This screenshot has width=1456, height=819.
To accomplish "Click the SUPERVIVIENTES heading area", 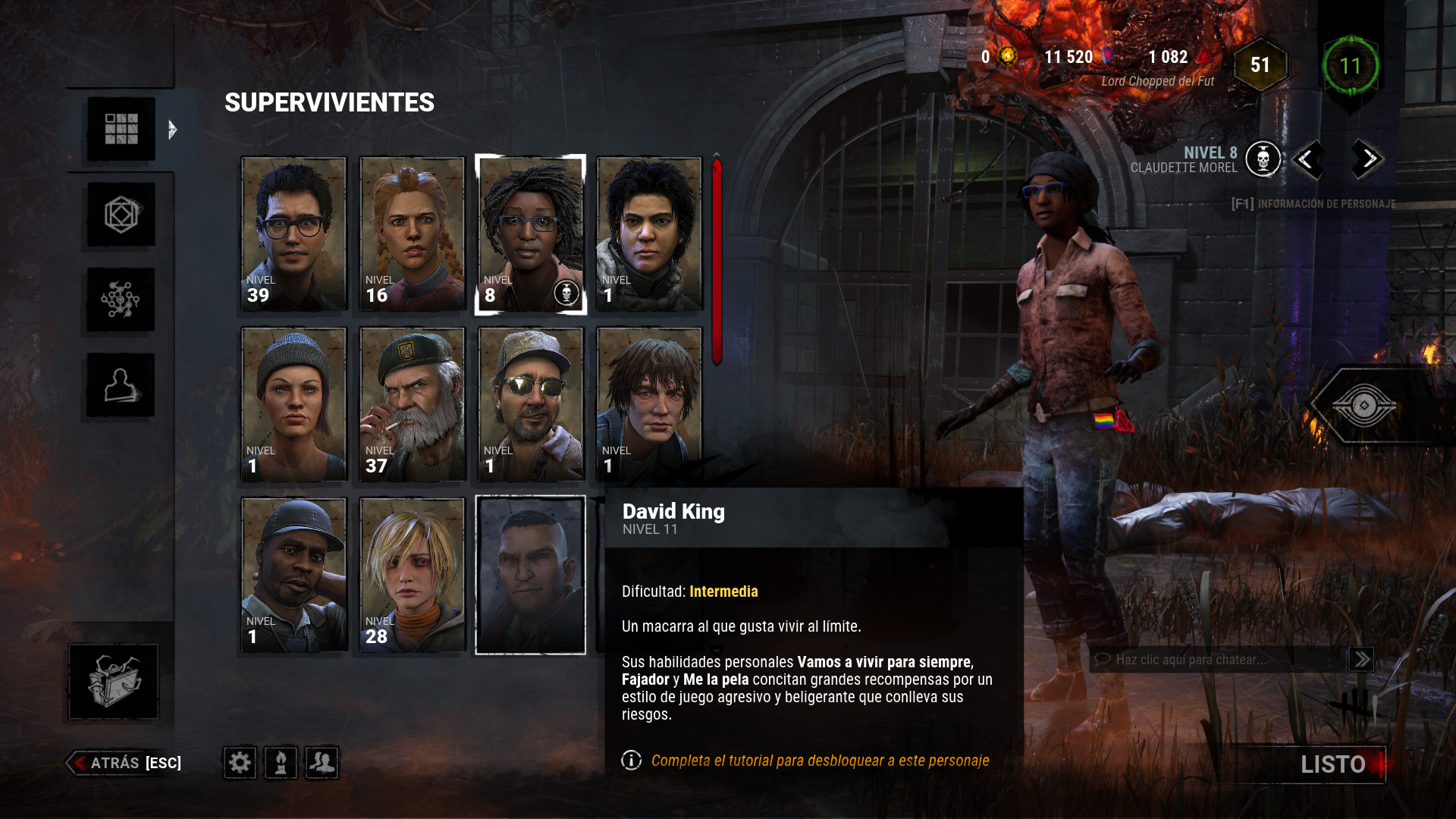I will coord(329,103).
